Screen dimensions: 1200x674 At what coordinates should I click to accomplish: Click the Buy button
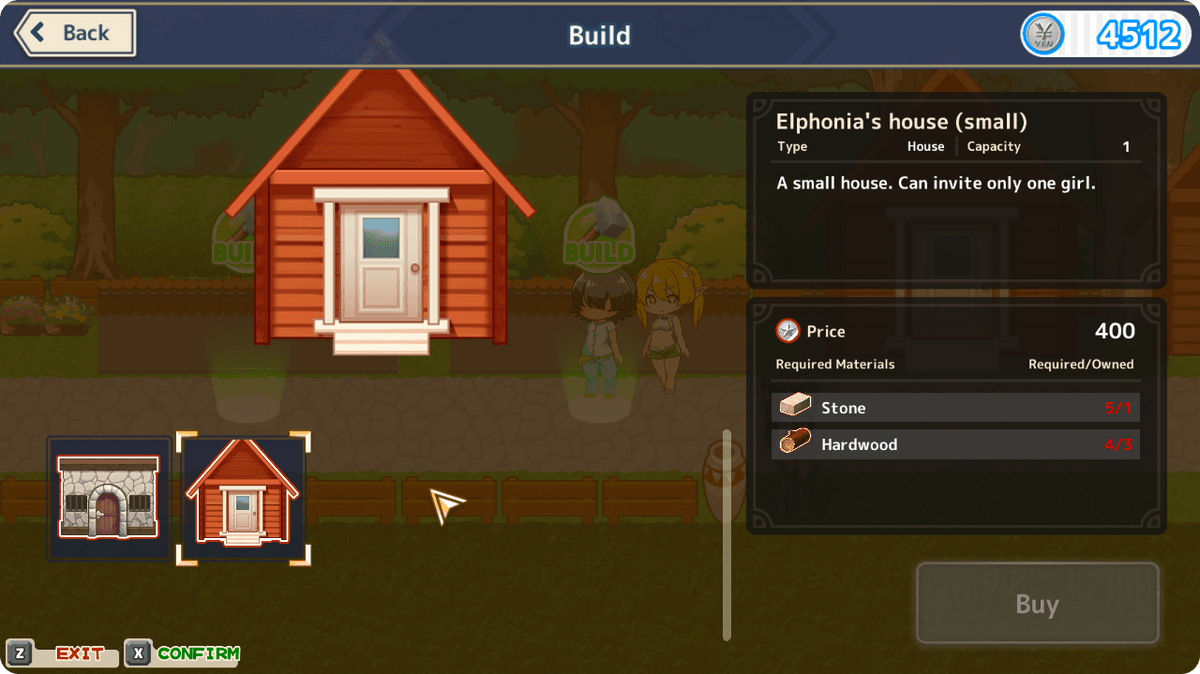tap(1037, 604)
